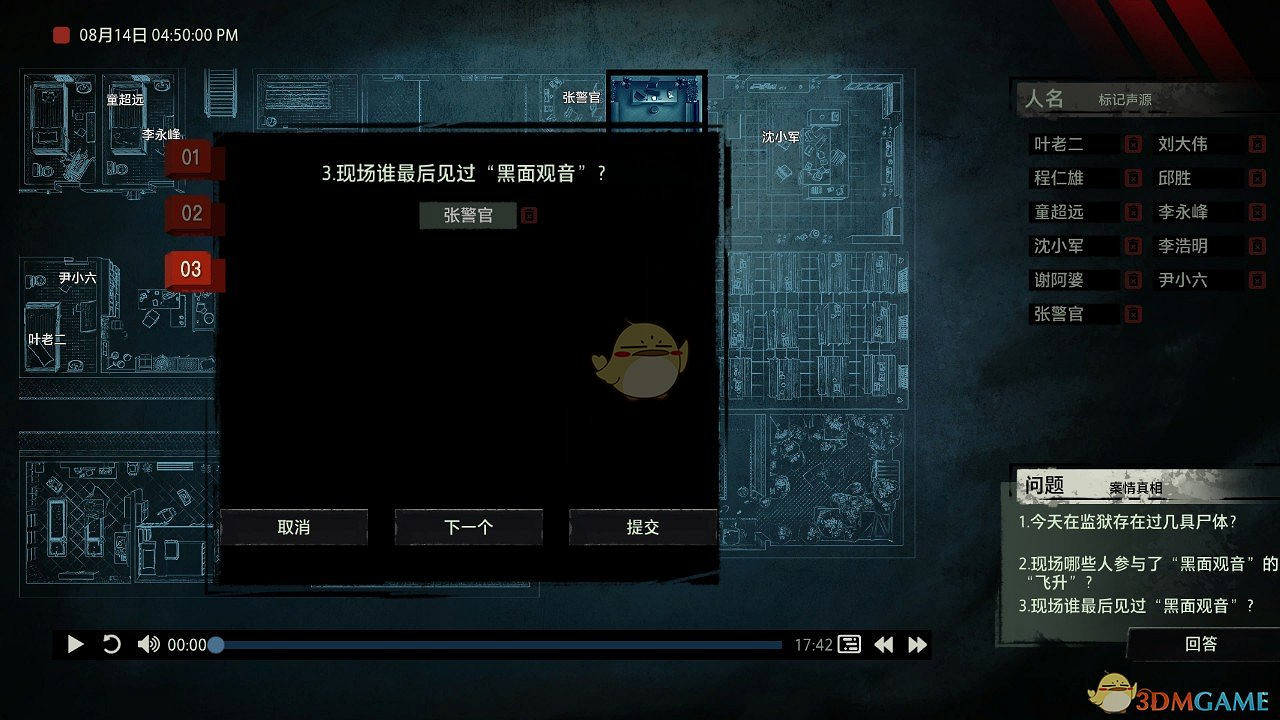Viewport: 1280px width, 720px height.
Task: Click the 回答 answer button
Action: [1199, 645]
